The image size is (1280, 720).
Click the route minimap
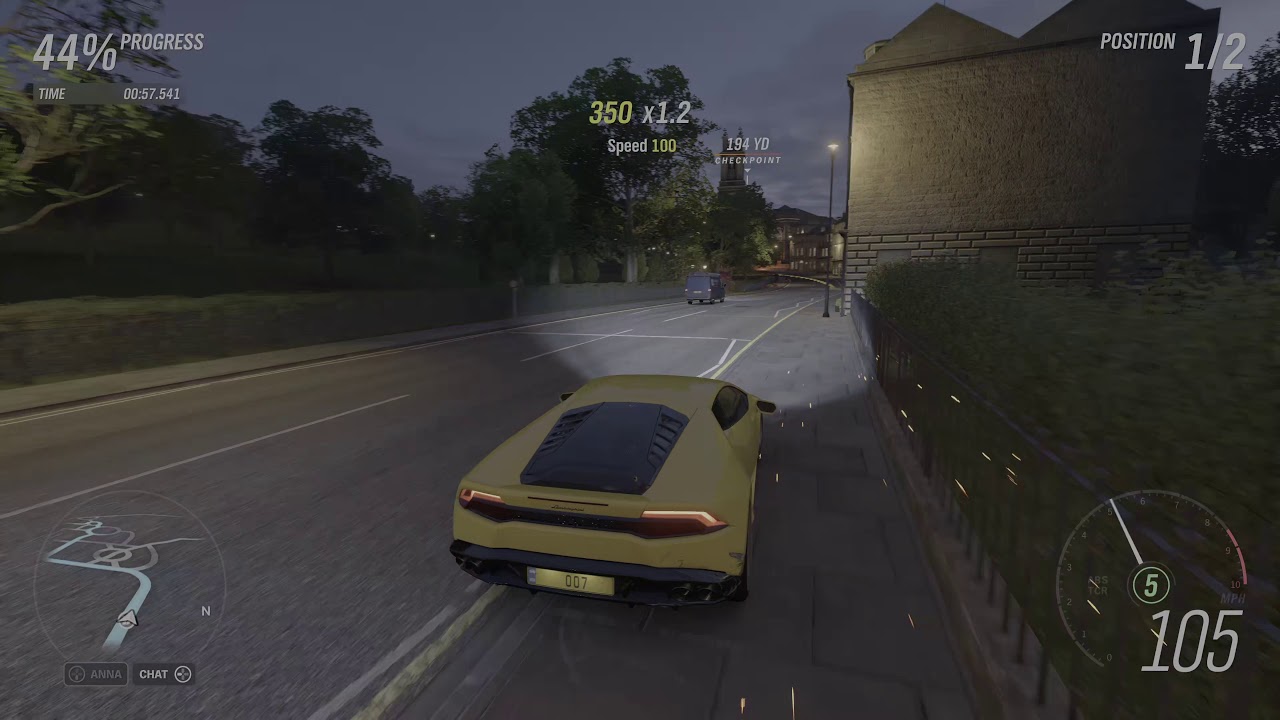(127, 577)
